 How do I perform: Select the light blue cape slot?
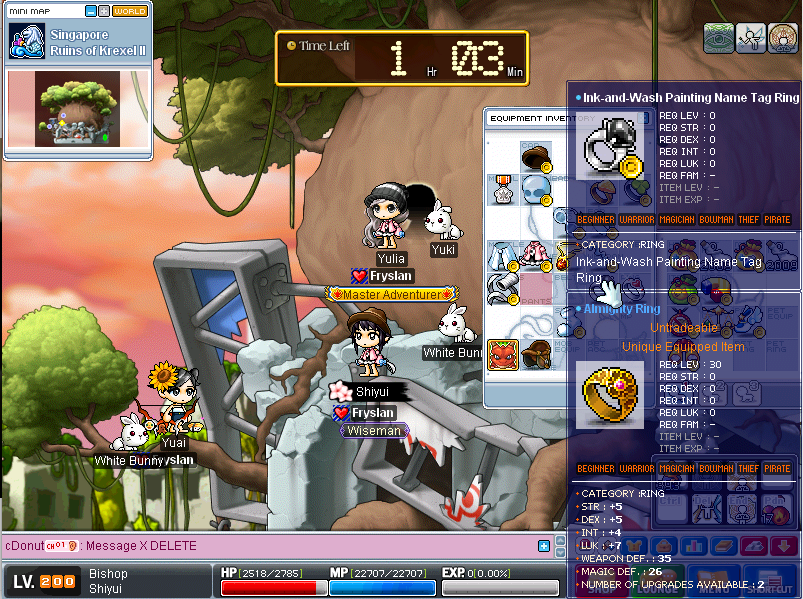click(x=502, y=255)
